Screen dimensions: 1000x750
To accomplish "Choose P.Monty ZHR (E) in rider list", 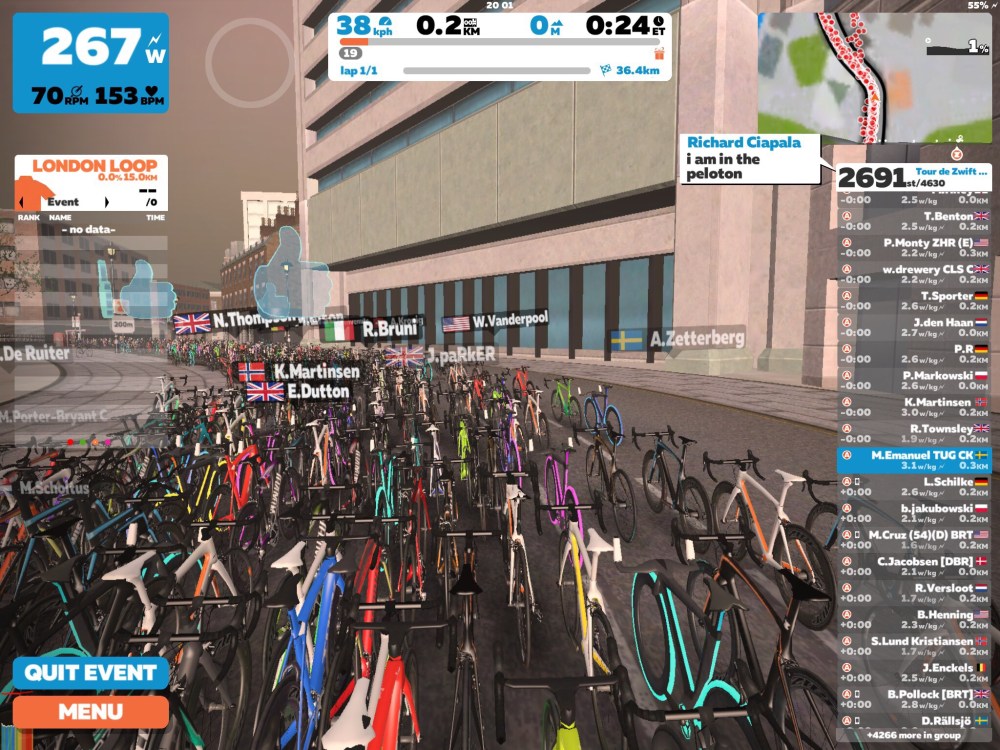I will point(913,248).
